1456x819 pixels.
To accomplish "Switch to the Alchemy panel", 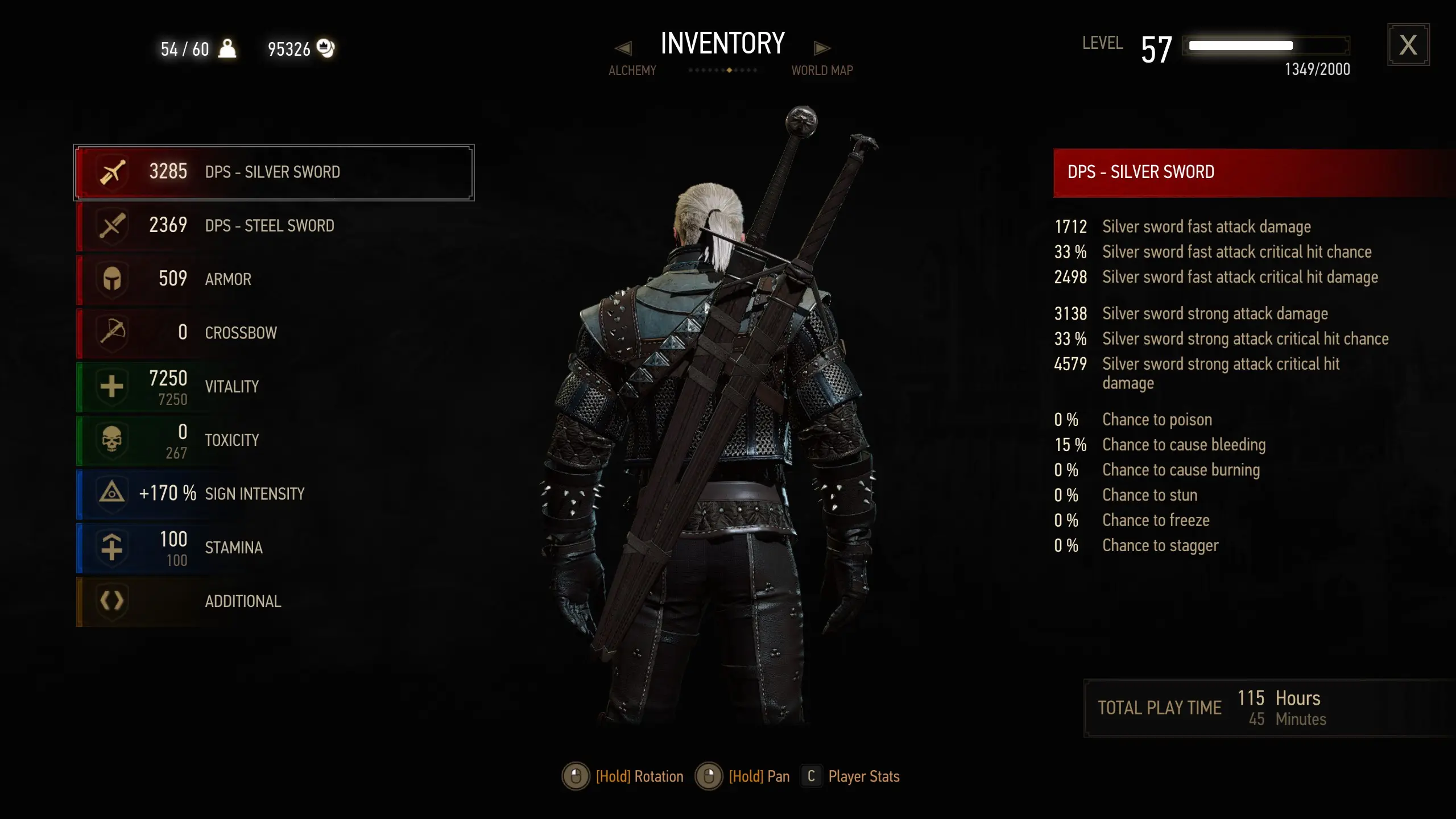I will tap(632, 71).
